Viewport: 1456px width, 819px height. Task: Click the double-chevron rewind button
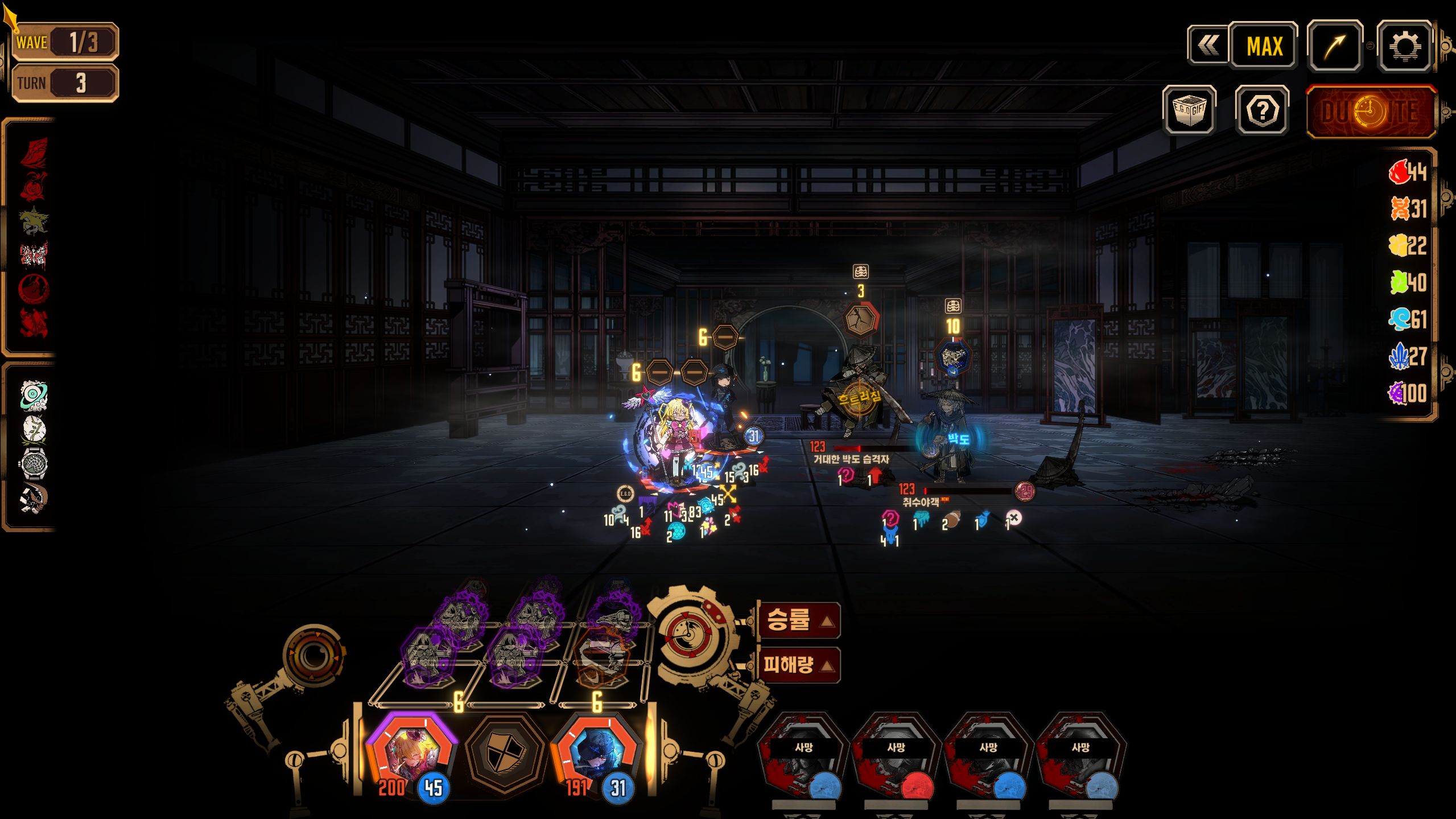(x=1208, y=45)
